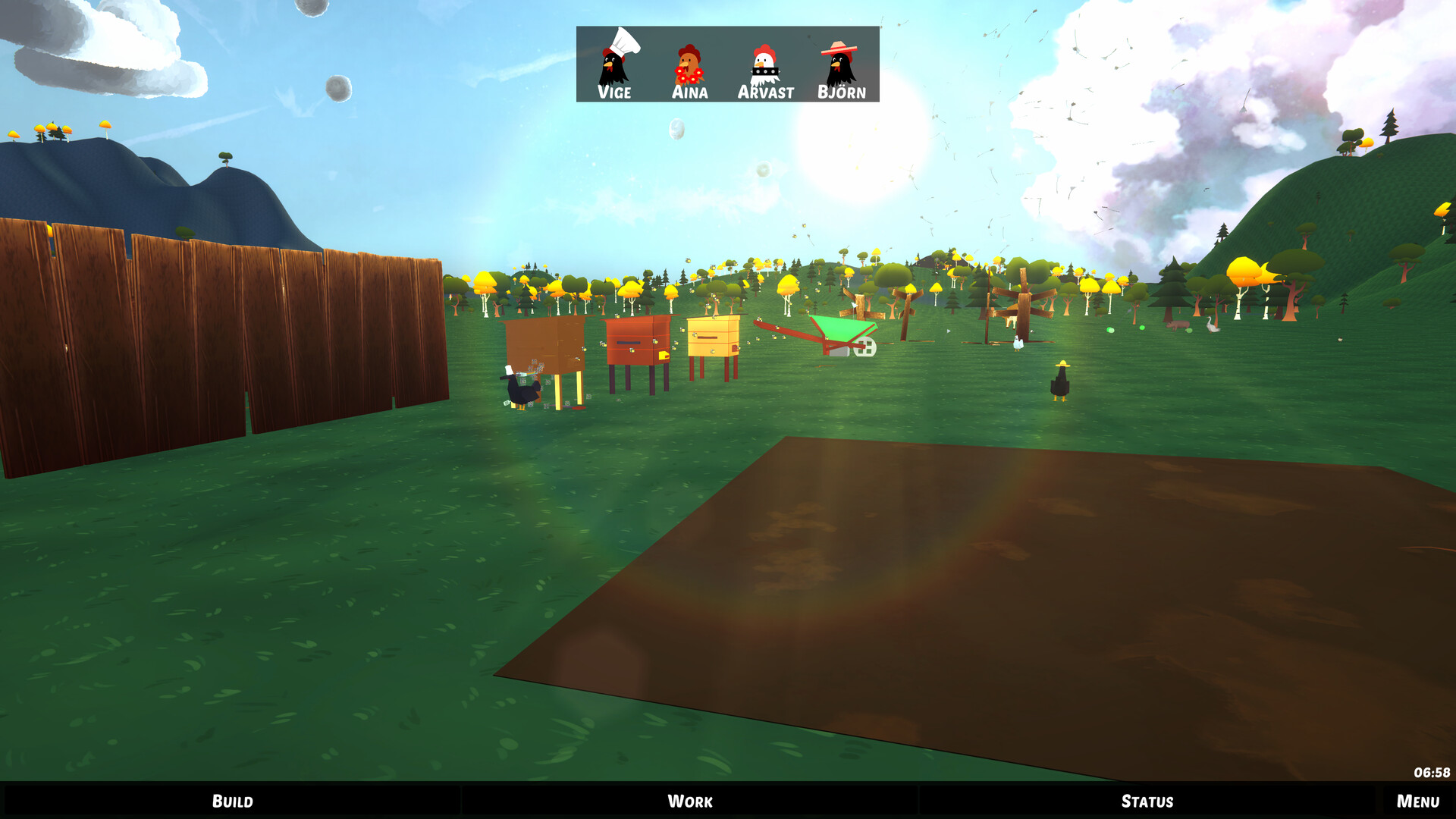Click the straw-hat chicken in the field
This screenshot has height=819, width=1456.
[1059, 383]
